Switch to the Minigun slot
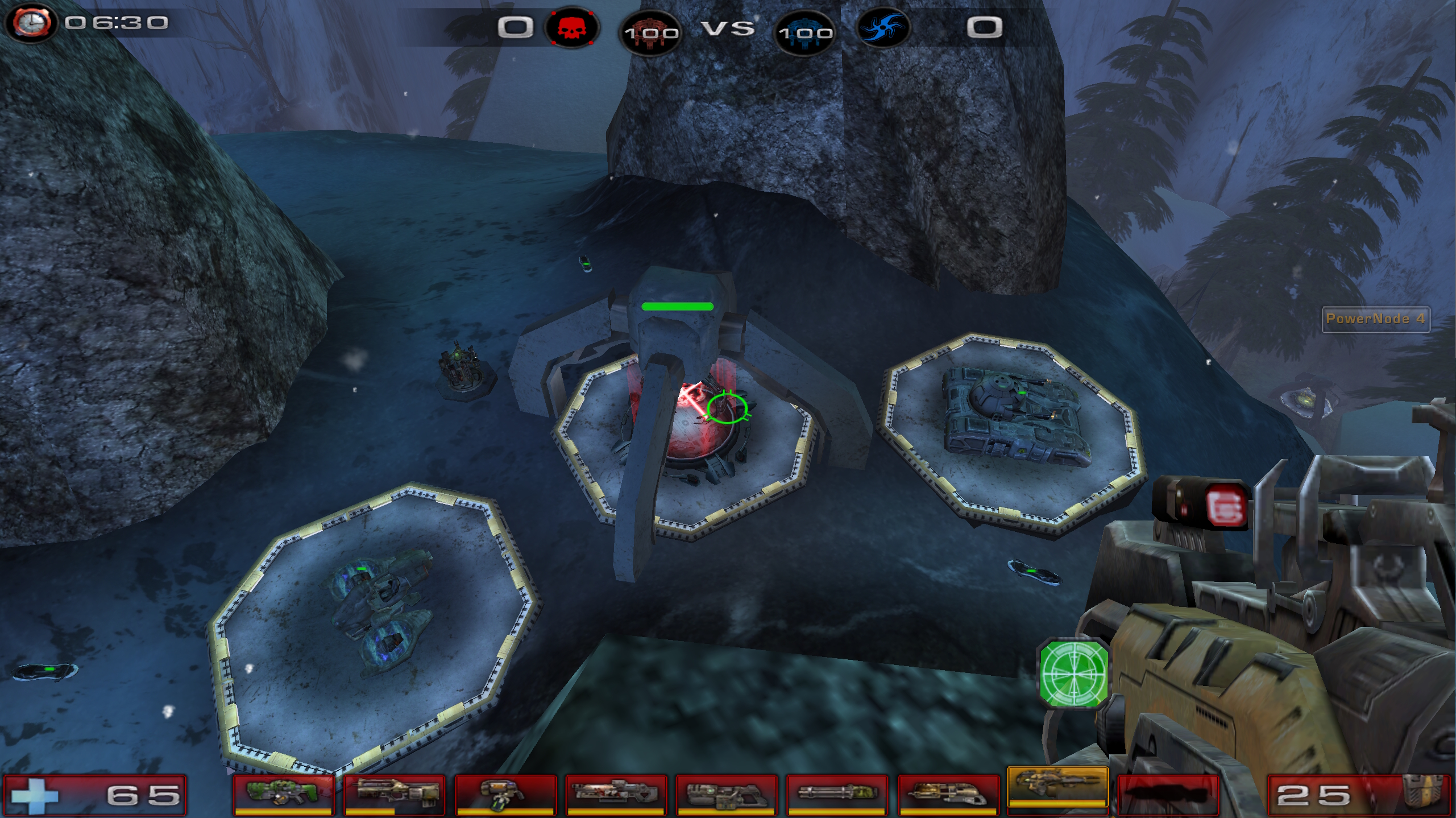The image size is (1456, 818). pyautogui.click(x=836, y=794)
